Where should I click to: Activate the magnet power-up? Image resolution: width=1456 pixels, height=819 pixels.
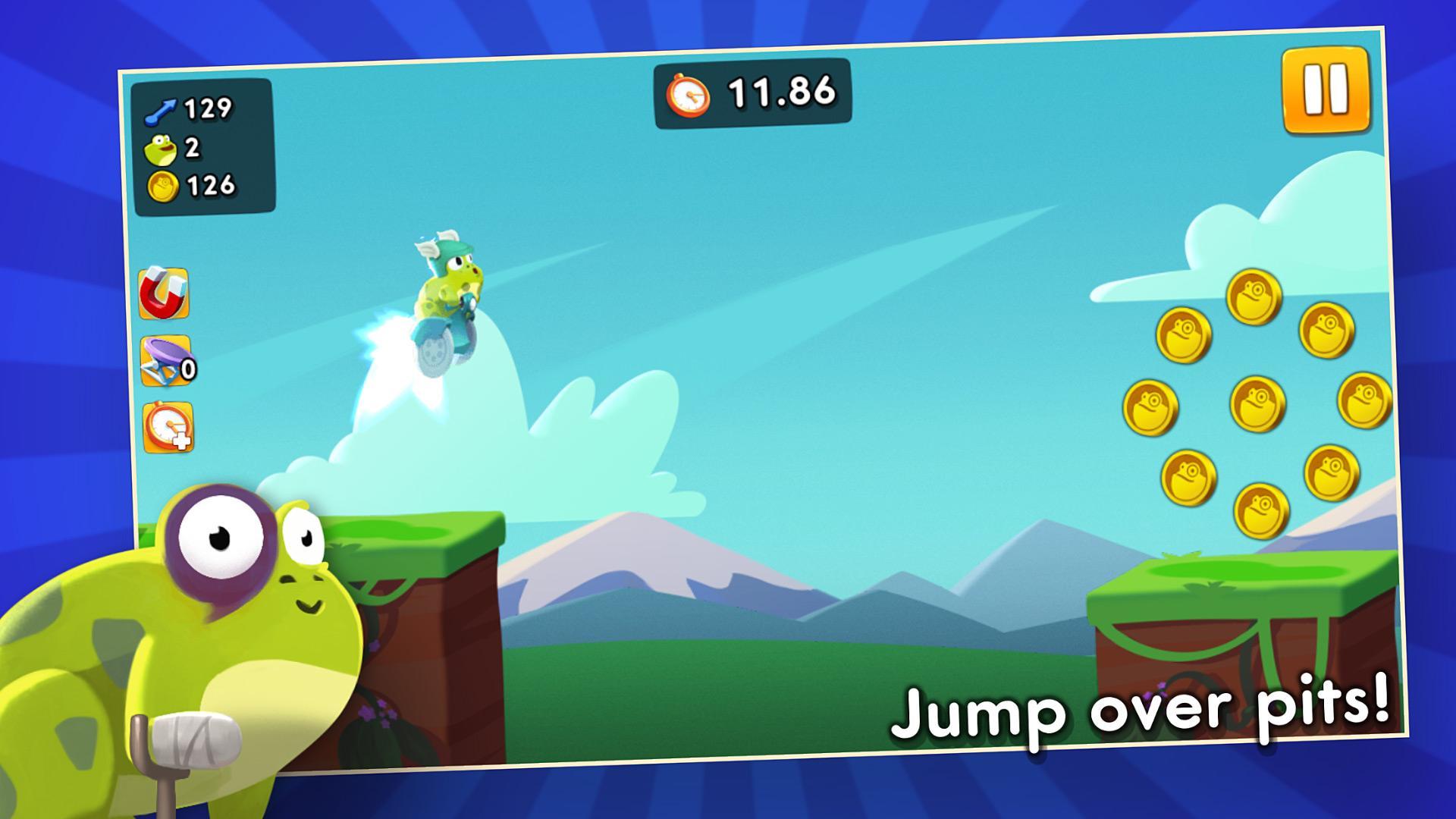pos(164,294)
